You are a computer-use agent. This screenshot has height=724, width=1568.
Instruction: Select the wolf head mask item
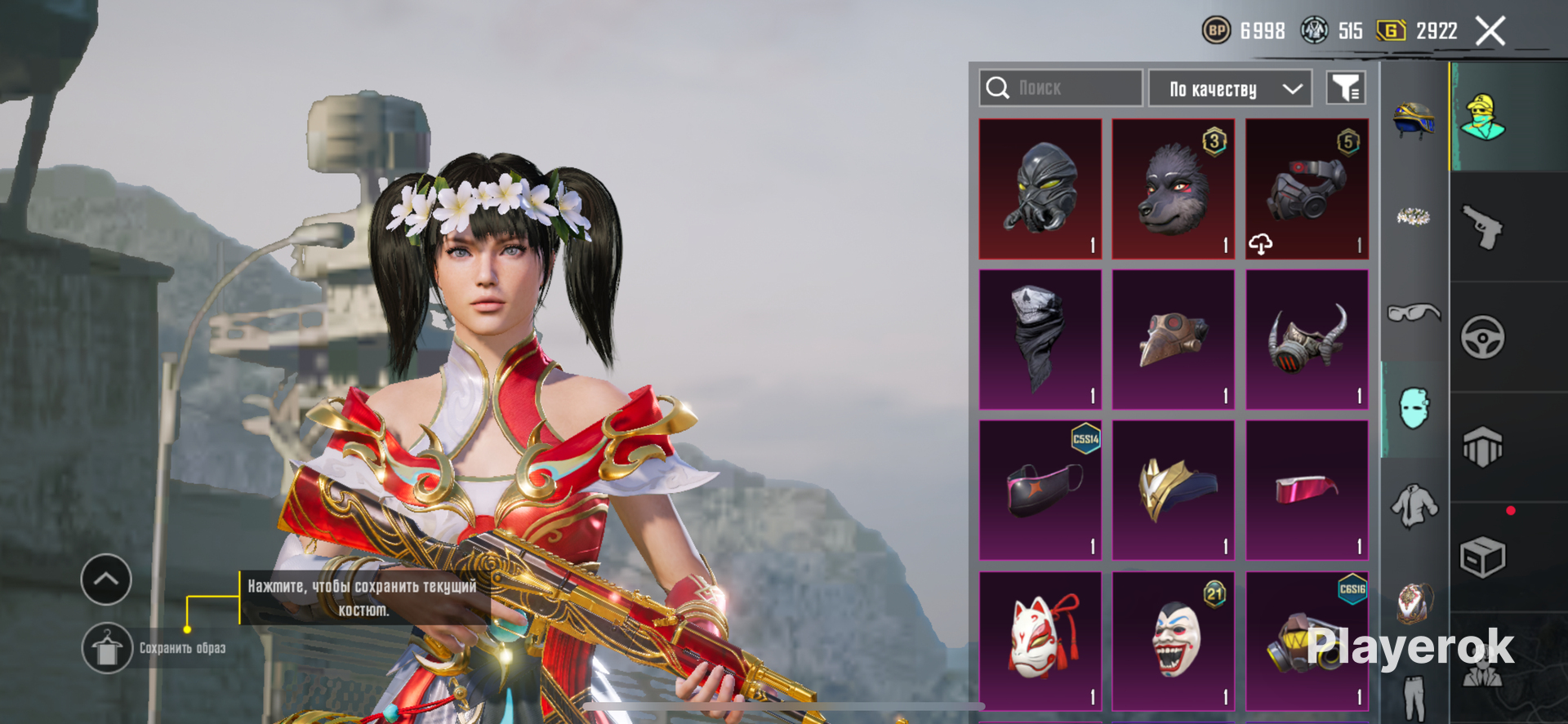pyautogui.click(x=1174, y=189)
